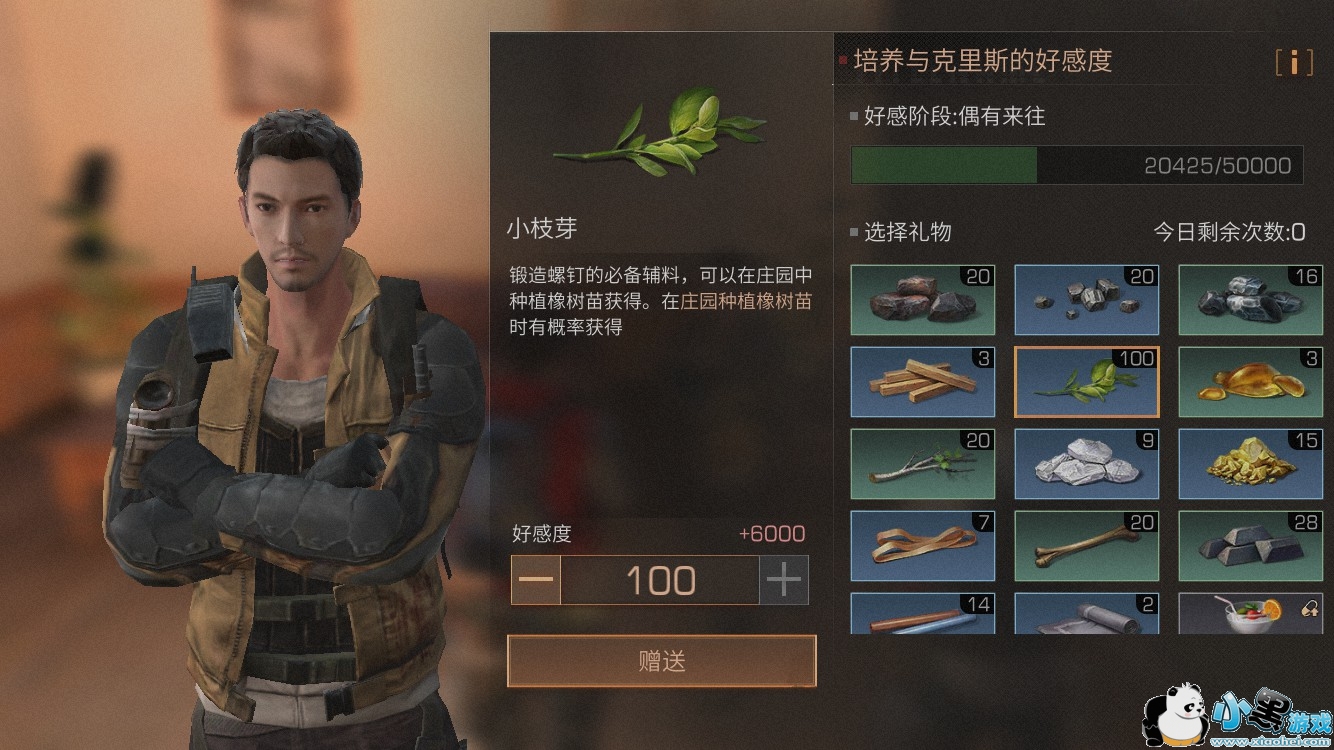Select the fruit salad bowl slot
Image resolution: width=1334 pixels, height=750 pixels.
(1251, 613)
